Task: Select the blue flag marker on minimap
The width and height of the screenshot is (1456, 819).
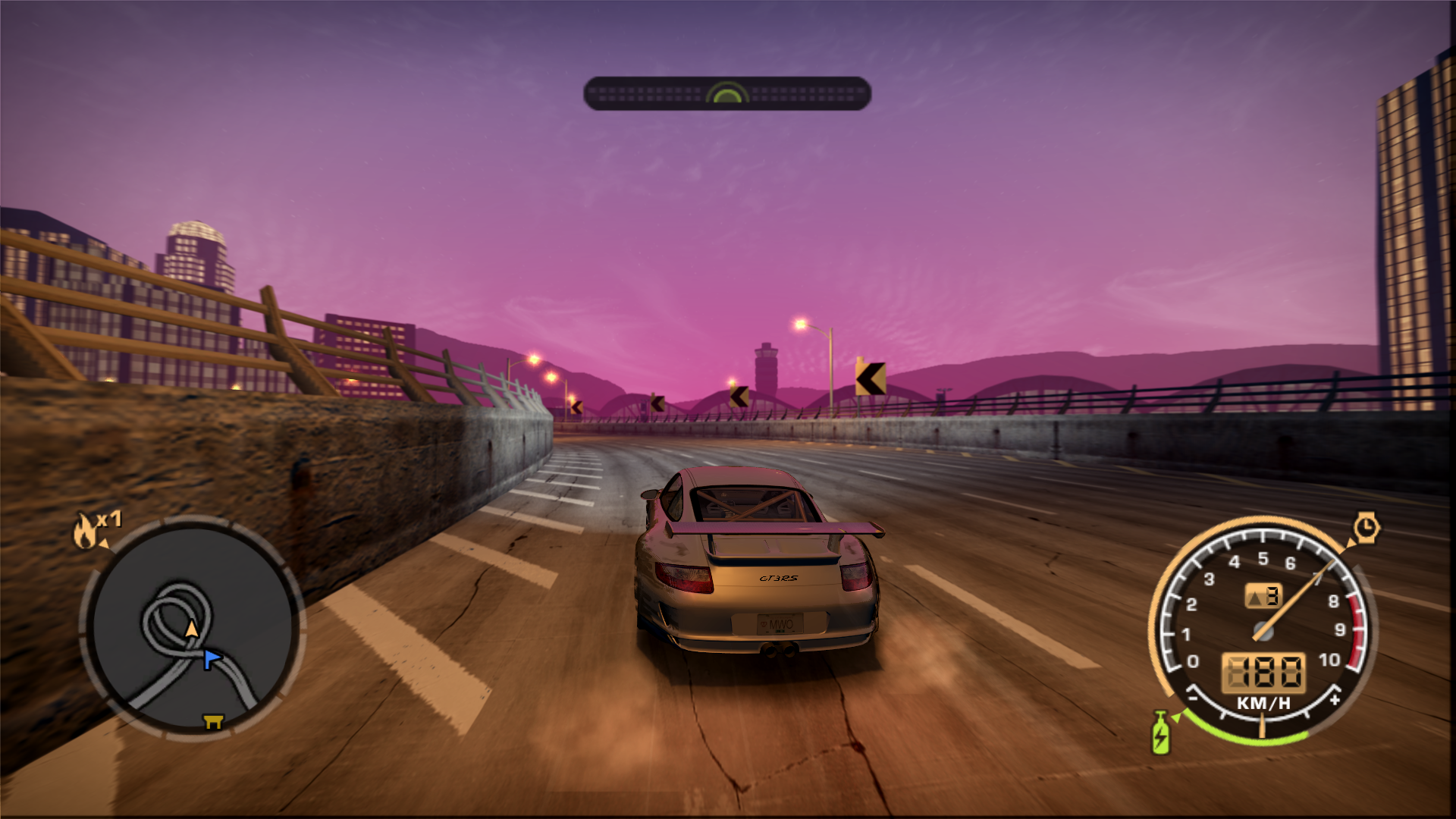Action: [x=212, y=659]
